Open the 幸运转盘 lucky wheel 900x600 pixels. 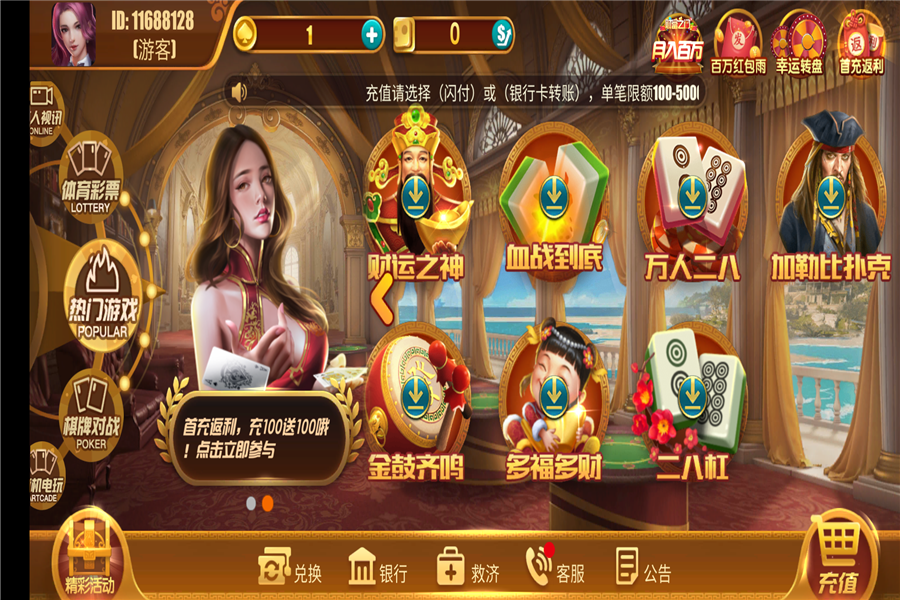(x=802, y=42)
